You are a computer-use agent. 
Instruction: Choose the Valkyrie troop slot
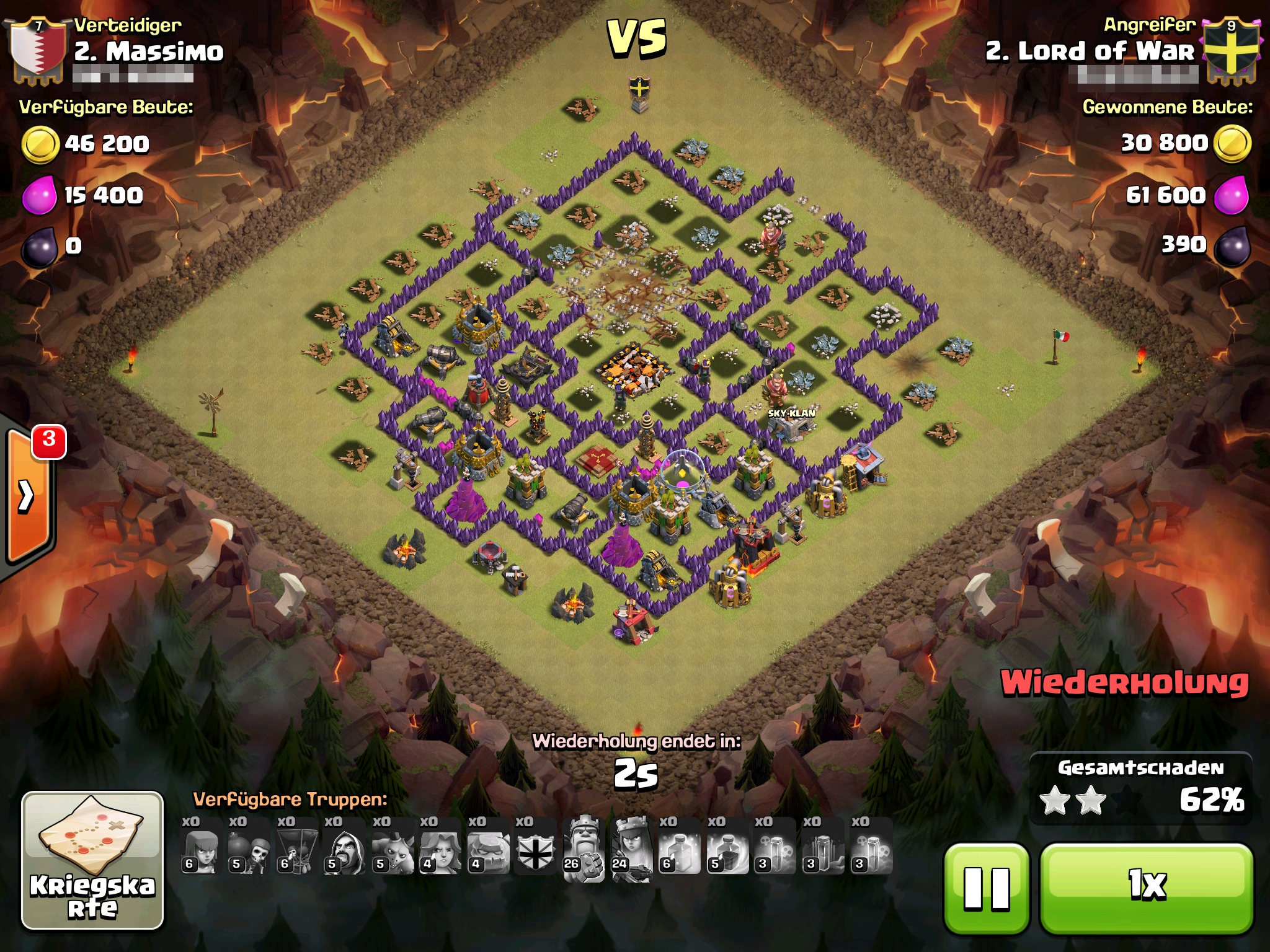tap(440, 847)
